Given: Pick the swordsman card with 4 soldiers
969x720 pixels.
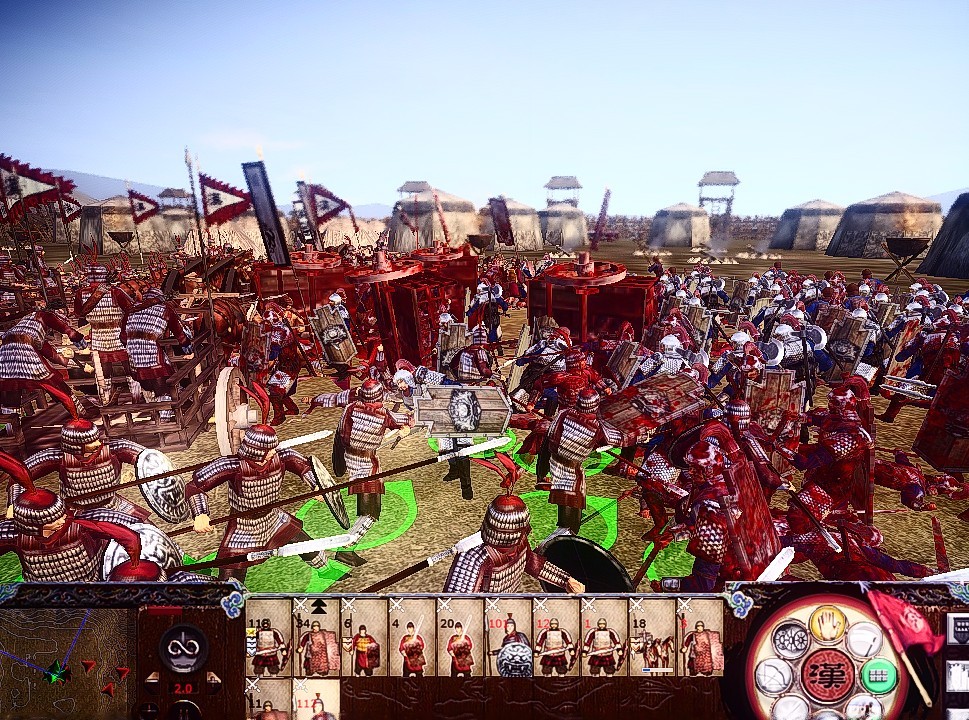Looking at the screenshot, I should pos(412,638).
